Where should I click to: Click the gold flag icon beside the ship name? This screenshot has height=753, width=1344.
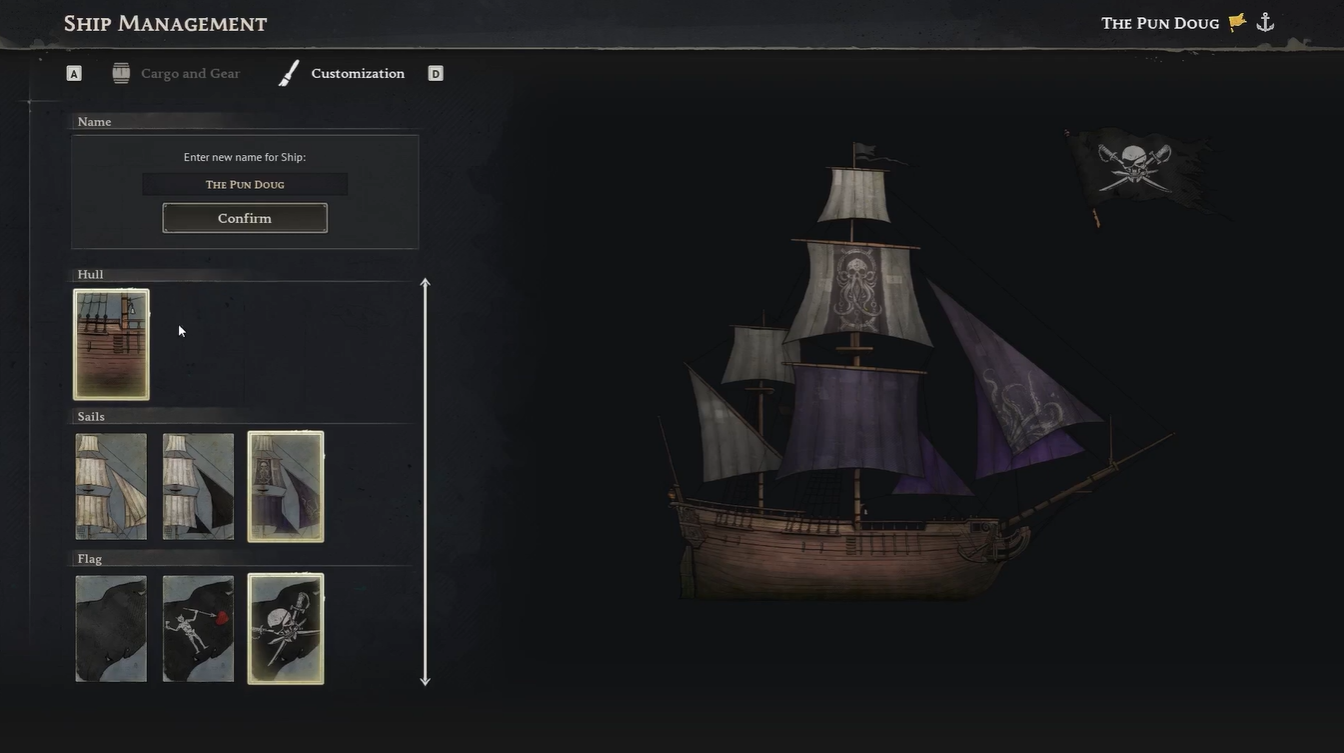[x=1236, y=21]
